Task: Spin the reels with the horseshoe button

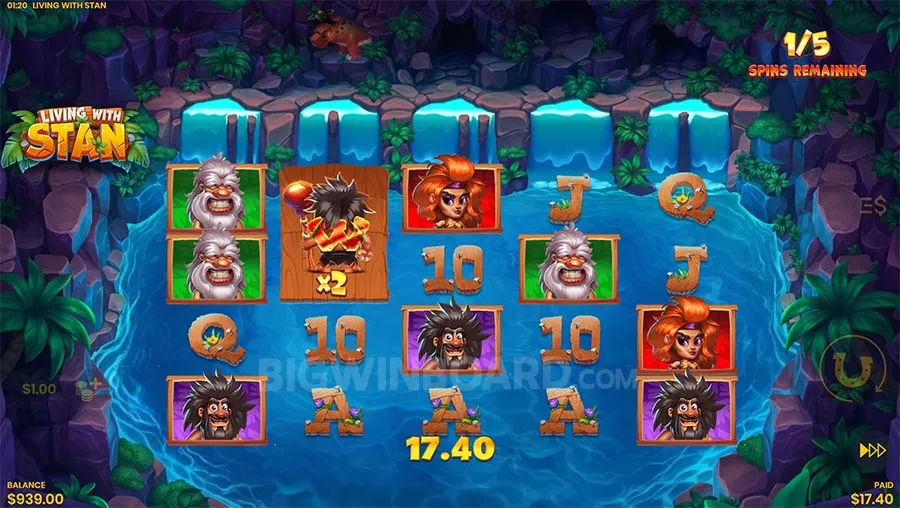Action: point(852,369)
